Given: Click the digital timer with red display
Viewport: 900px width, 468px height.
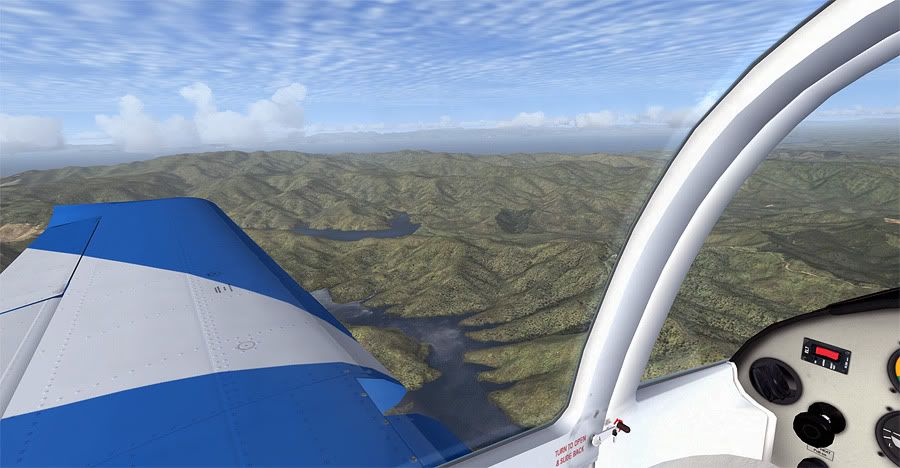Looking at the screenshot, I should (826, 354).
